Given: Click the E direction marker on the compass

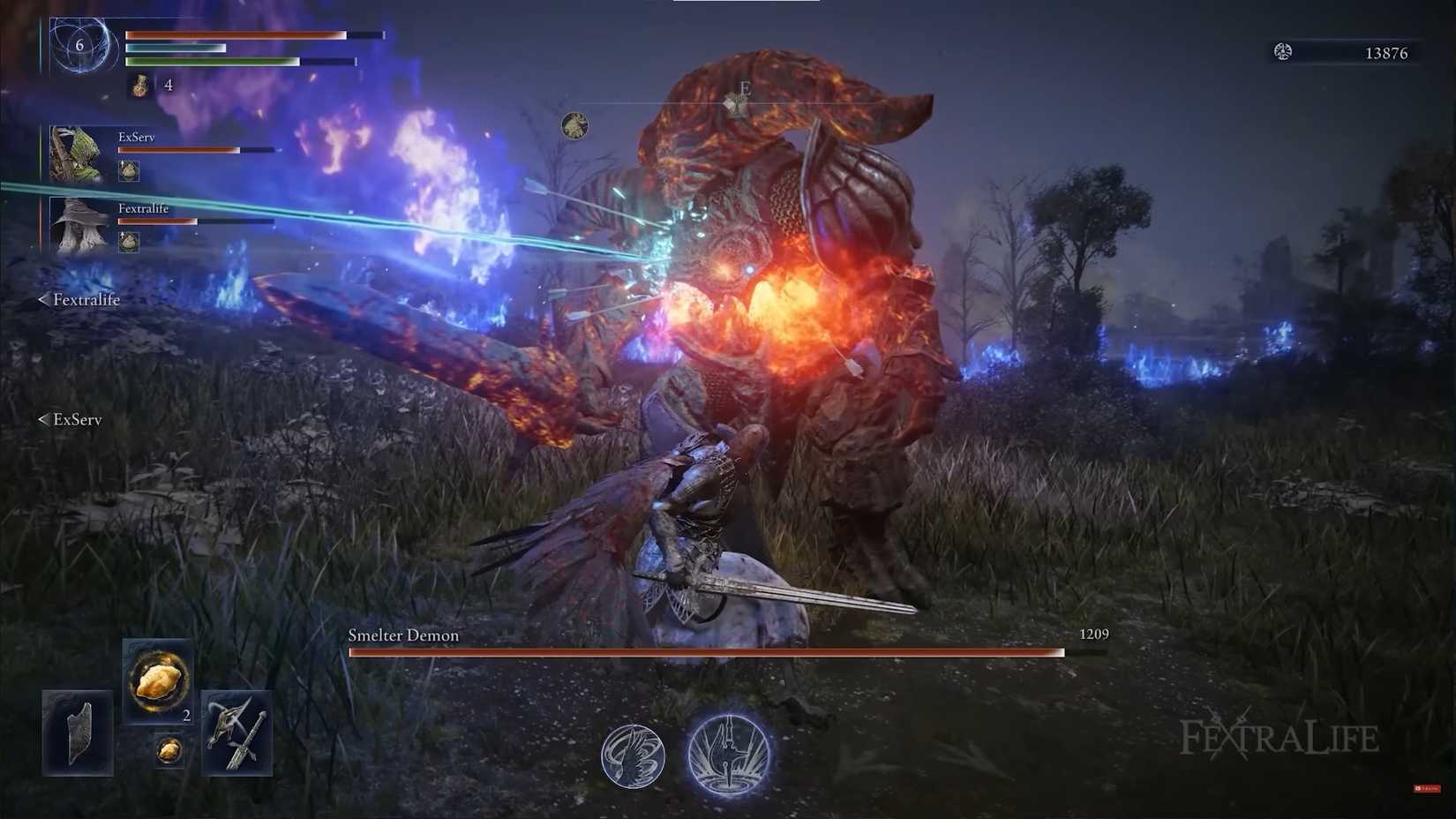Looking at the screenshot, I should [x=746, y=88].
